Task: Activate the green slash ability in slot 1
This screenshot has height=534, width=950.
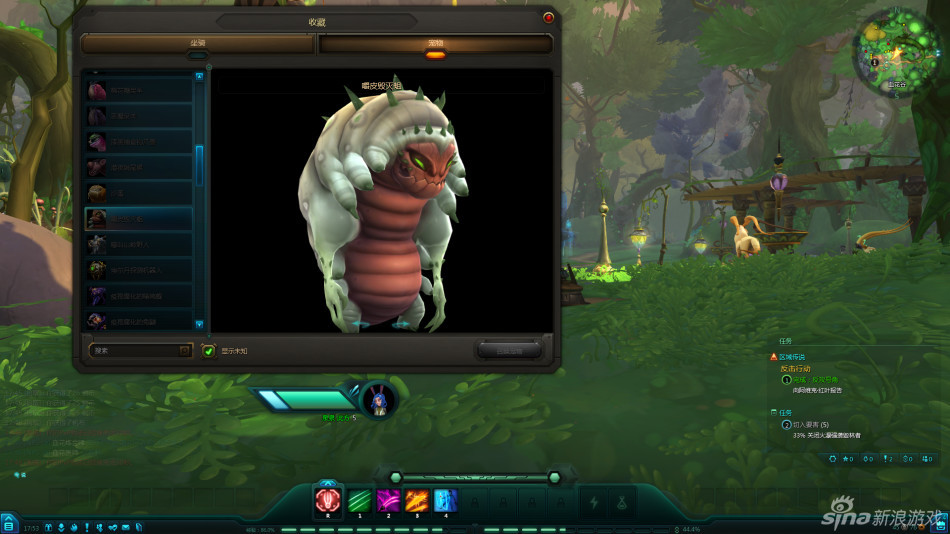Action: pos(359,499)
